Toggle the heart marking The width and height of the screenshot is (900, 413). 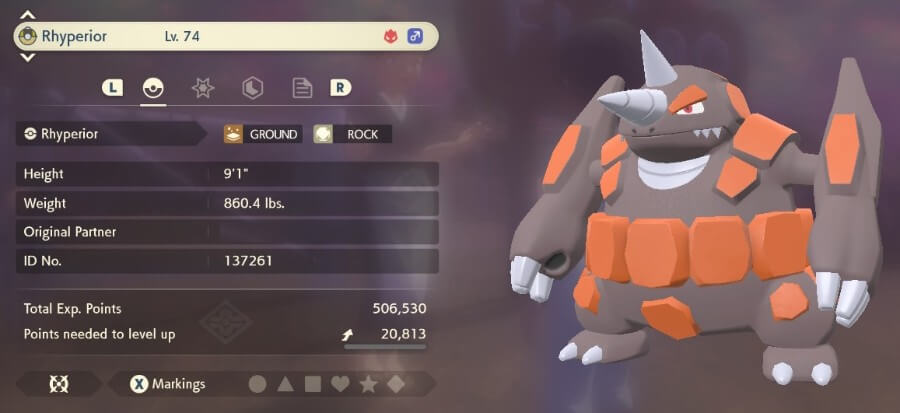340,384
